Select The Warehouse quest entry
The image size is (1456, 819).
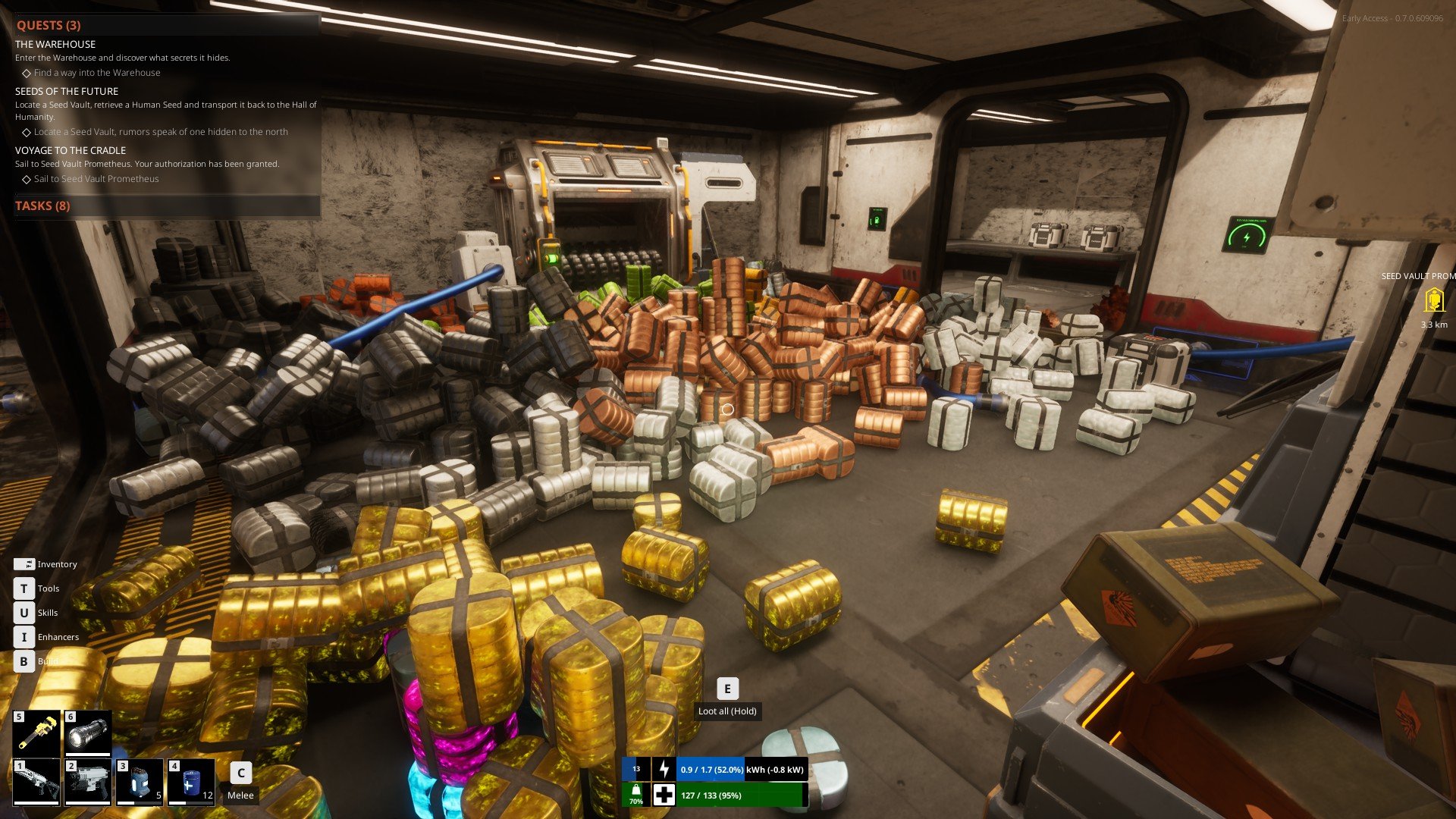(x=55, y=45)
